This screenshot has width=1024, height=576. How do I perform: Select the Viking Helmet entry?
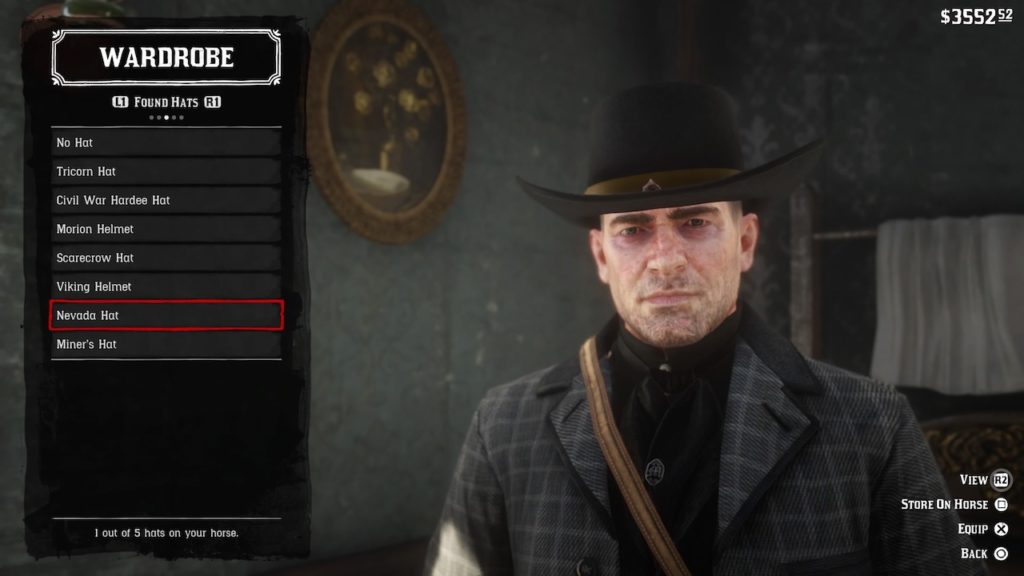[166, 287]
